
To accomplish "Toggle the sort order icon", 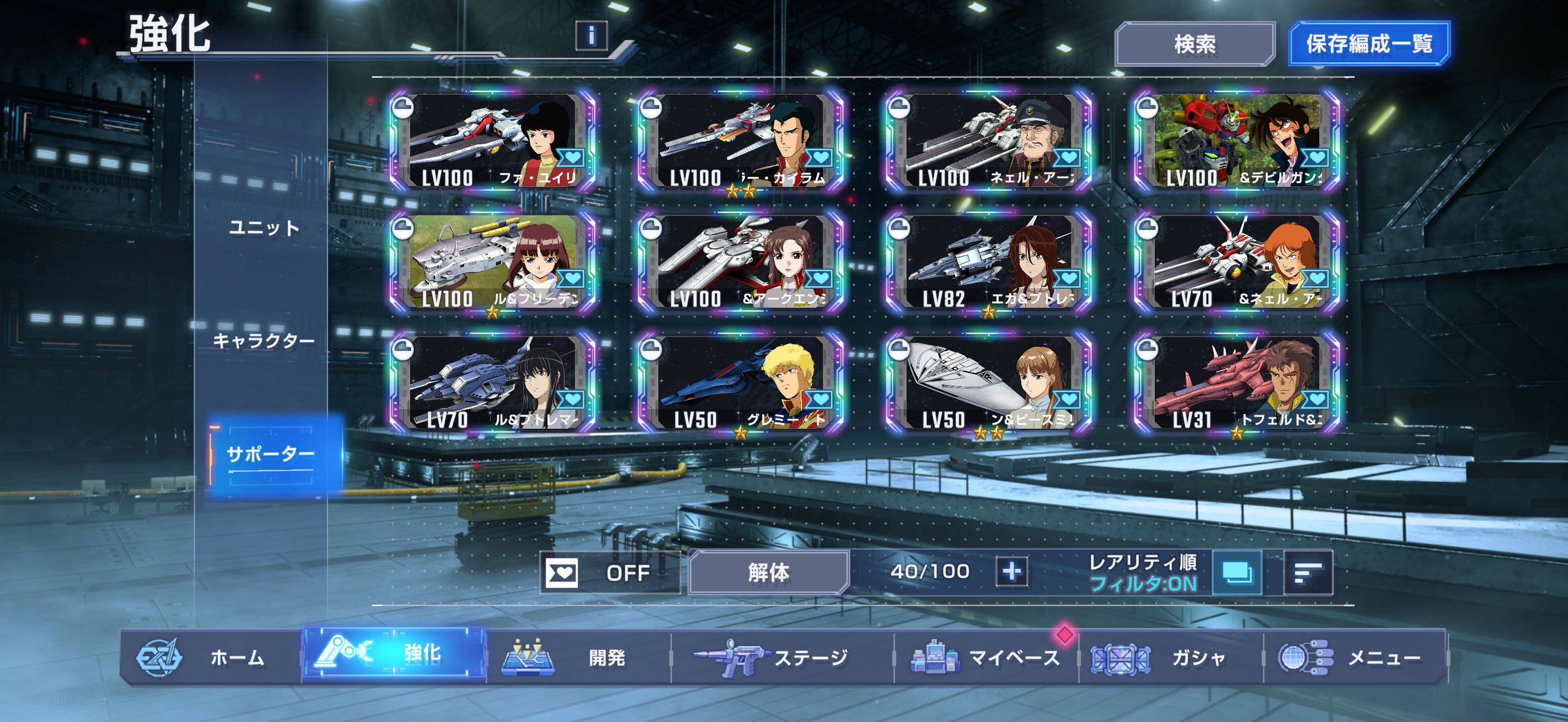I will (1307, 572).
